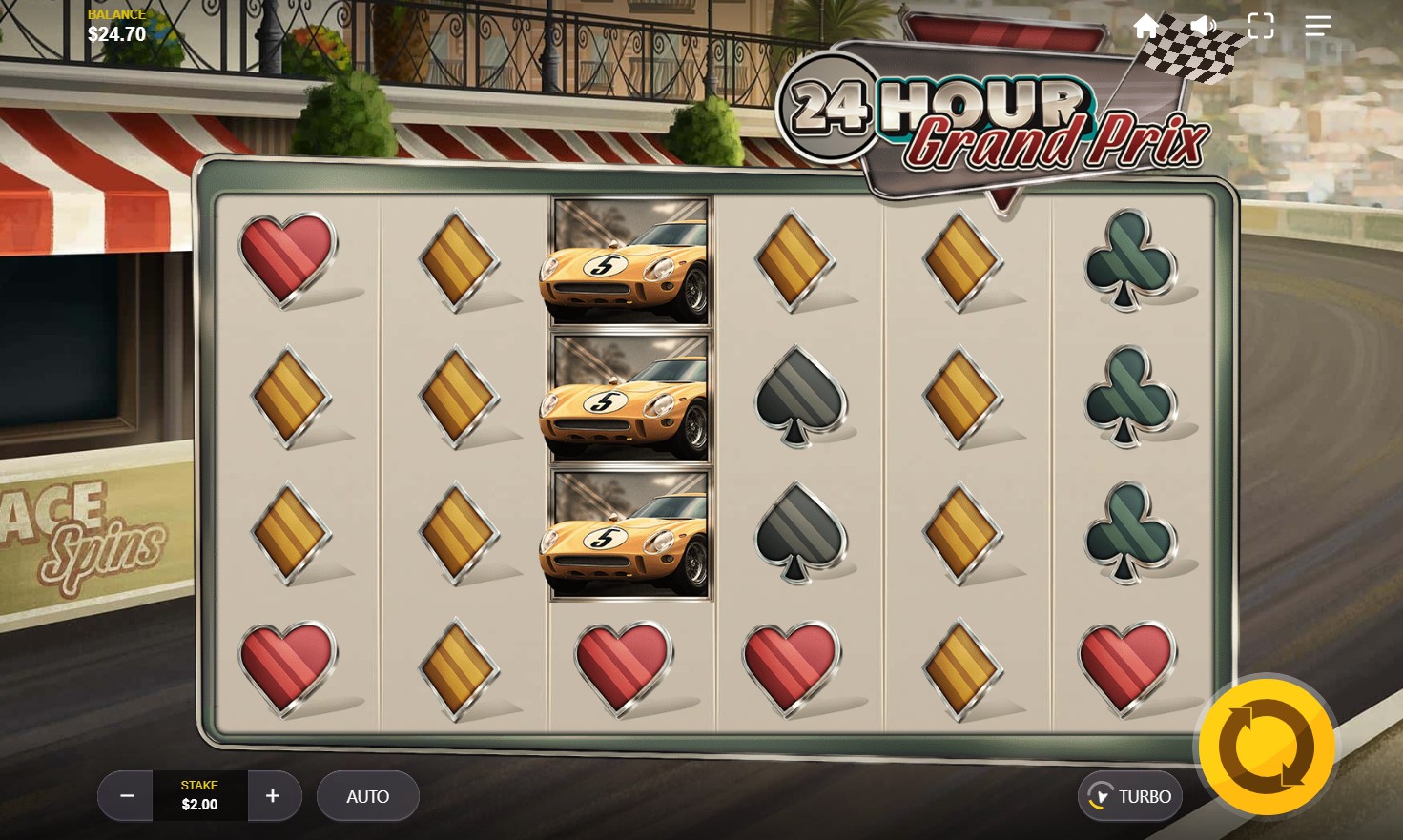Screen dimensions: 1403x840
Task: Open the hamburger menu
Action: pos(1318,26)
